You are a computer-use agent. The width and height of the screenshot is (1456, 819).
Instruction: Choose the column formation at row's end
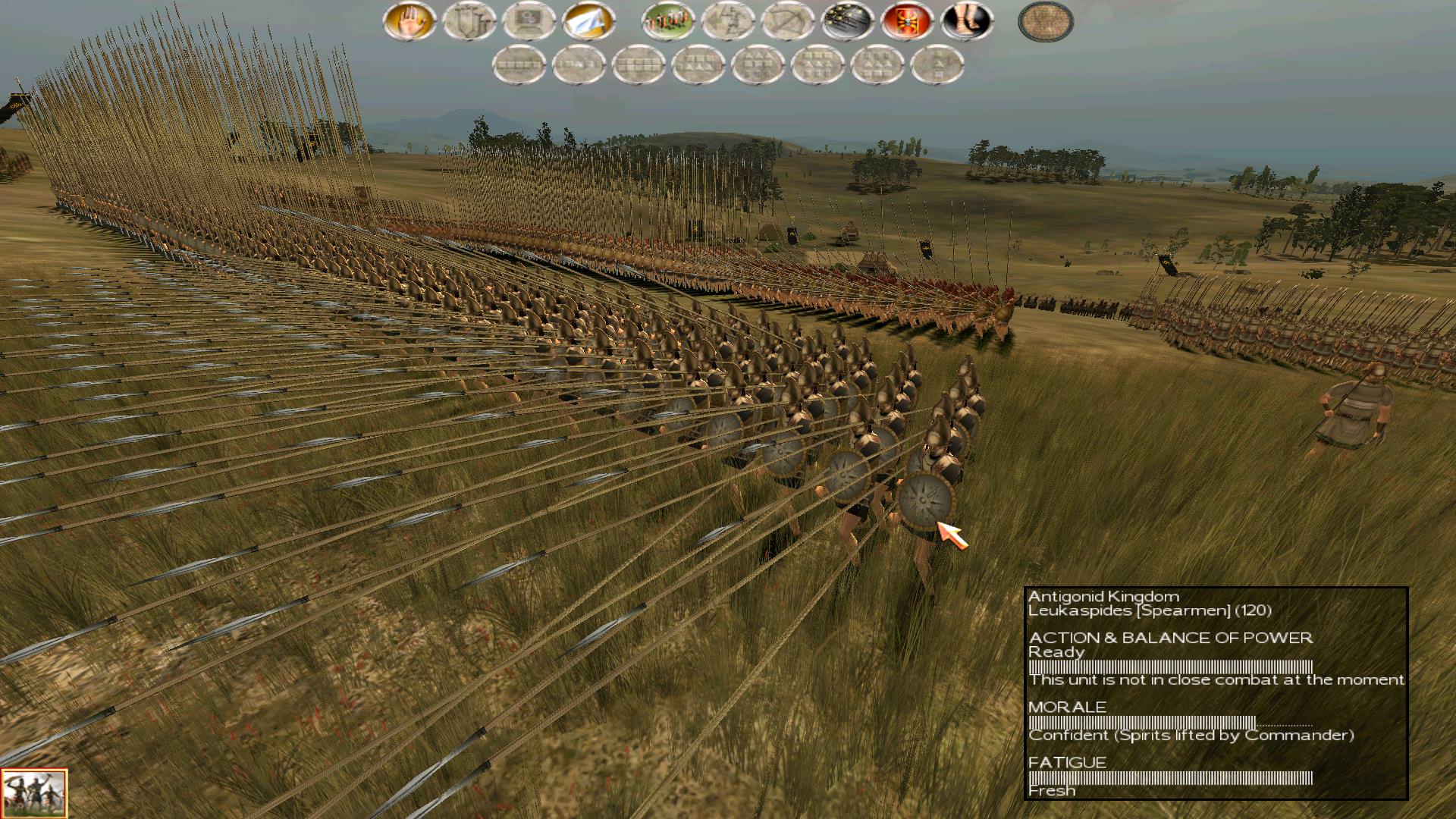(x=937, y=65)
